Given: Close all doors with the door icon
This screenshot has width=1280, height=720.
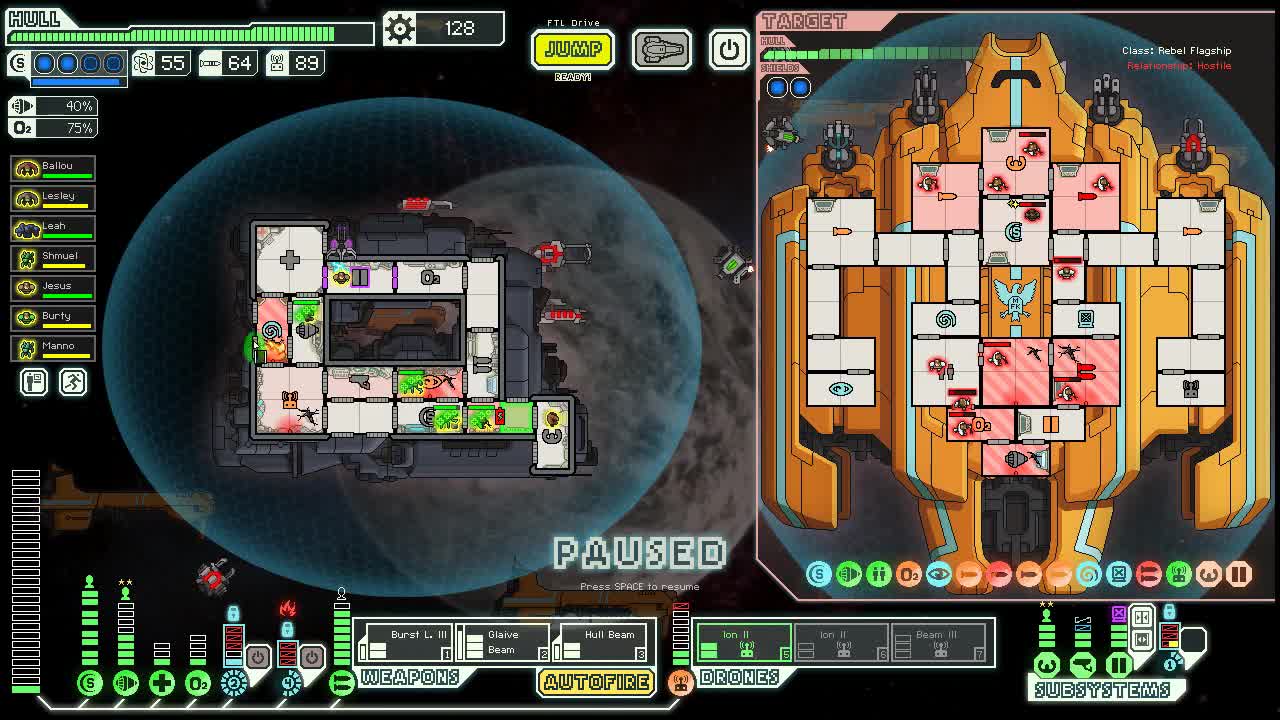Looking at the screenshot, I should (1142, 618).
